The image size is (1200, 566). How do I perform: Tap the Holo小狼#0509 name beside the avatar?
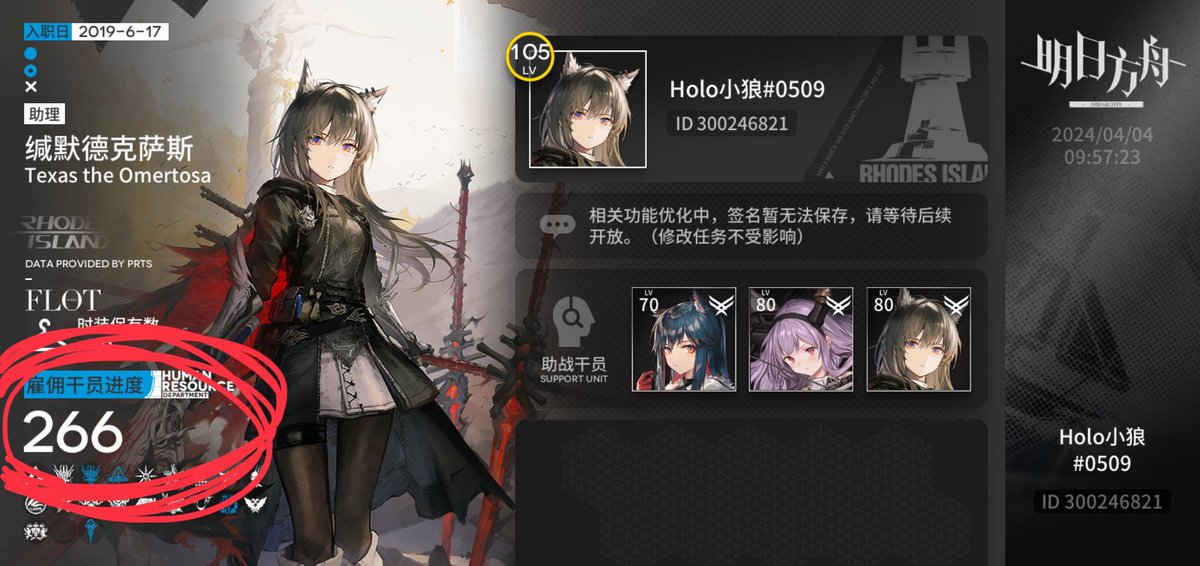point(746,89)
